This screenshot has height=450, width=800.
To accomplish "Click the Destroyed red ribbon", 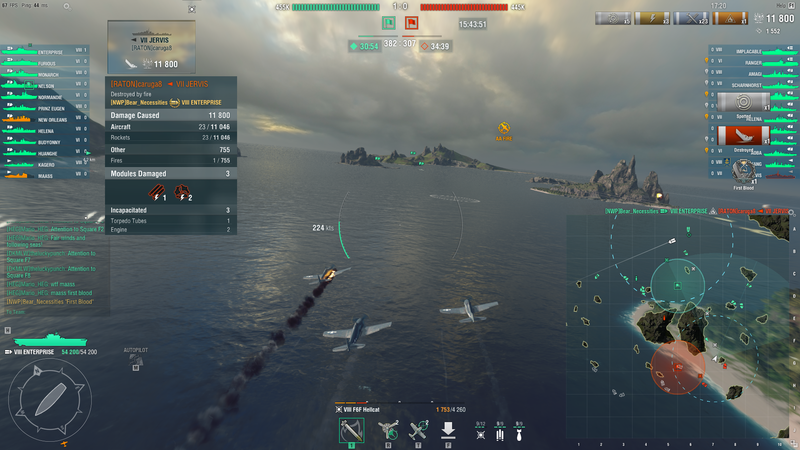I will coord(743,135).
